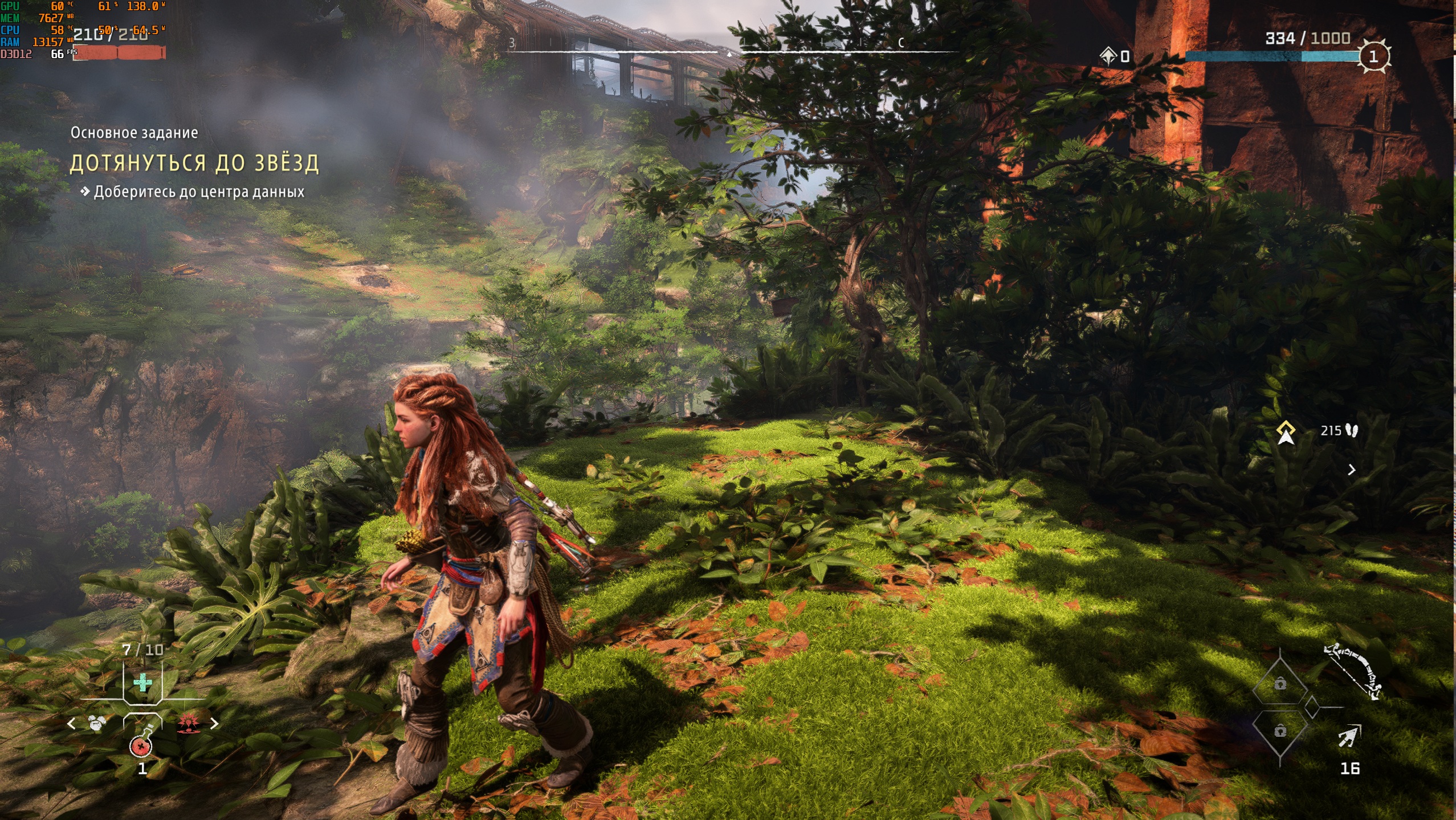Select the red health potion flask
1456x820 pixels.
tap(141, 743)
